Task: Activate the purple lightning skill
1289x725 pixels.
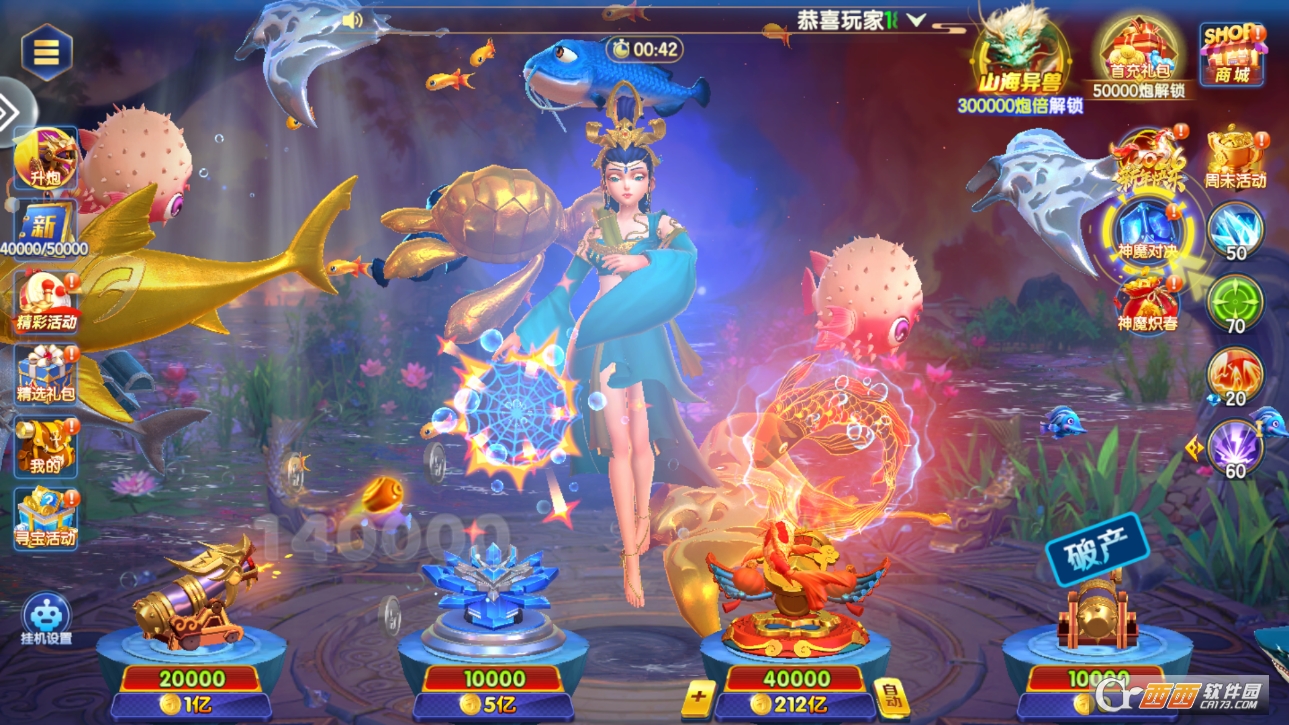Action: pyautogui.click(x=1236, y=447)
